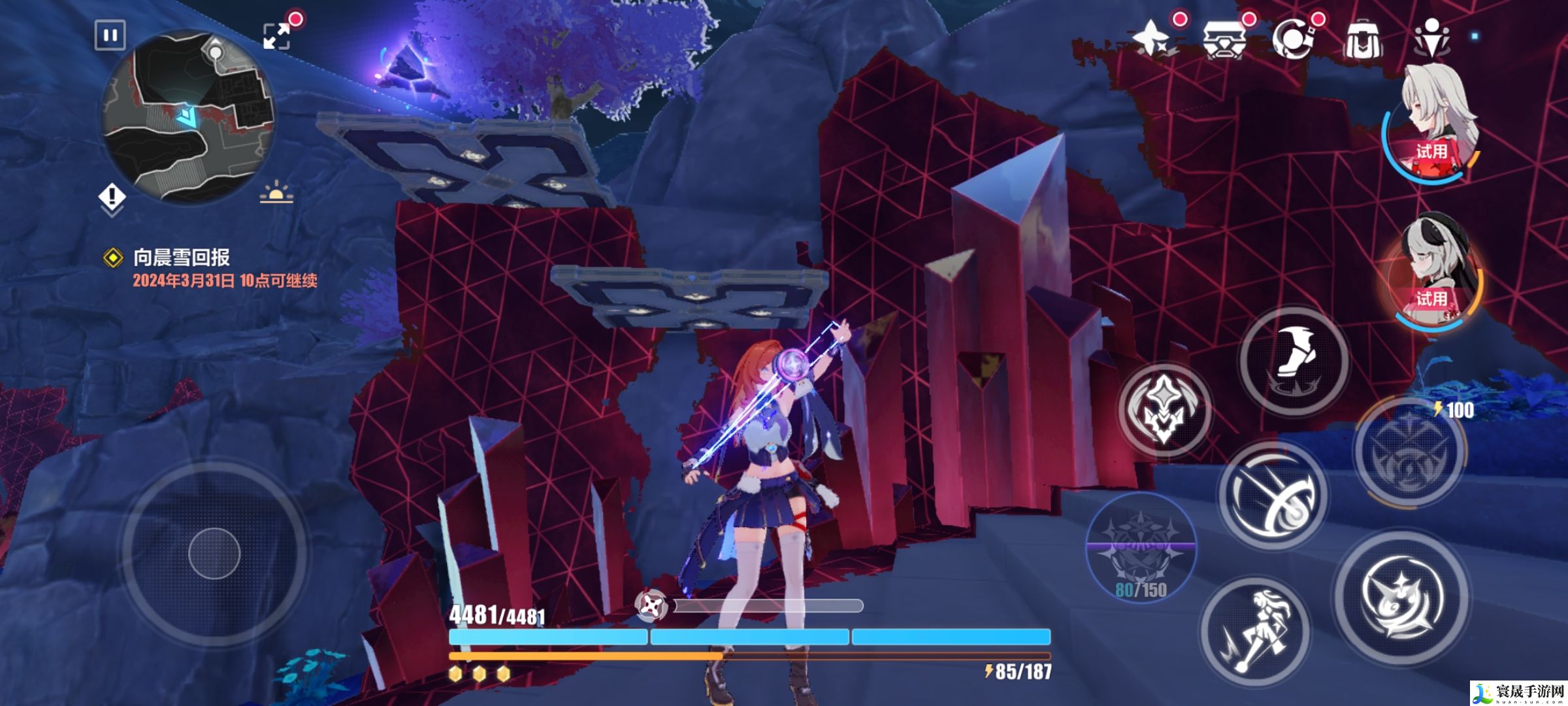Open the exclamation mark quest marker
Viewport: 1568px width, 706px height.
coord(112,197)
